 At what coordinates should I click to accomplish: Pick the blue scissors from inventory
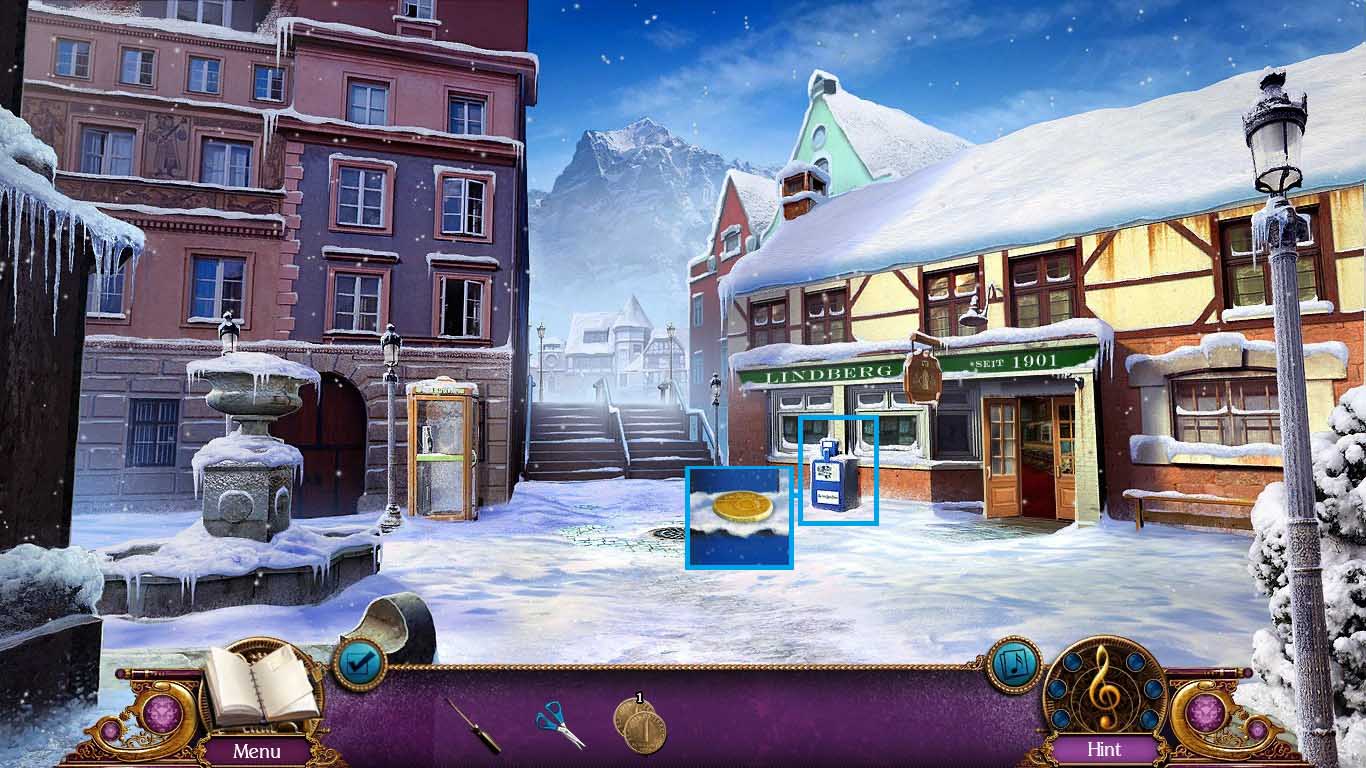coord(560,724)
